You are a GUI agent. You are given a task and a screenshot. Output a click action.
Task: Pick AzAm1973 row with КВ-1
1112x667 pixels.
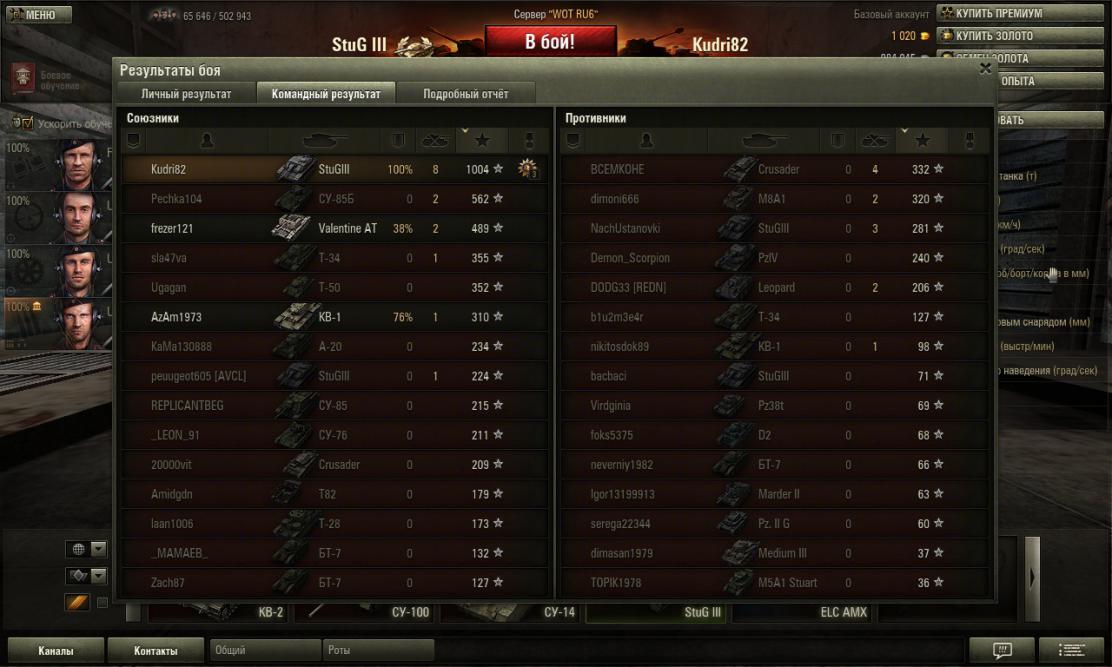point(335,317)
